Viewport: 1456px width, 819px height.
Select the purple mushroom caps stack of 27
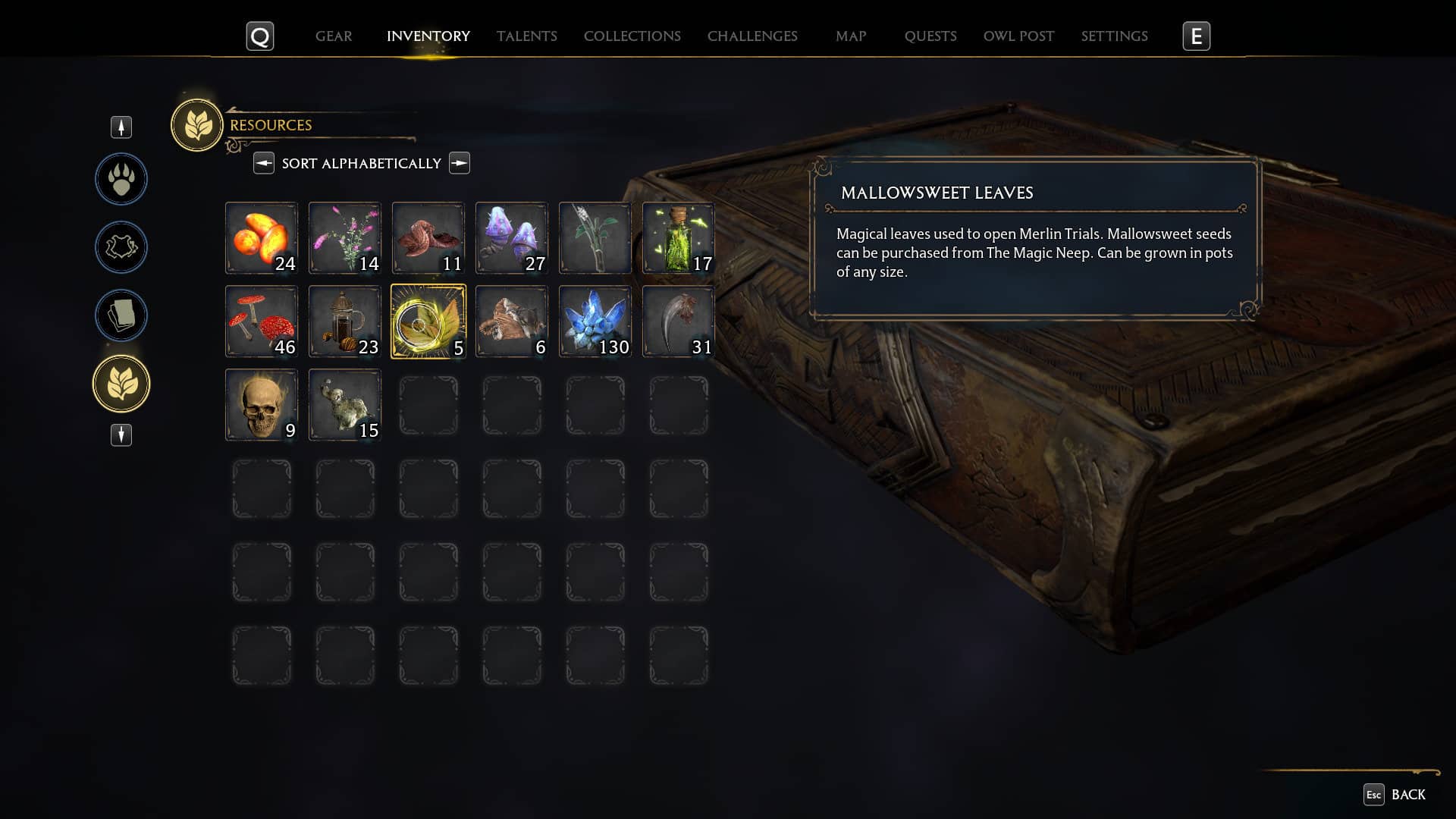(512, 238)
